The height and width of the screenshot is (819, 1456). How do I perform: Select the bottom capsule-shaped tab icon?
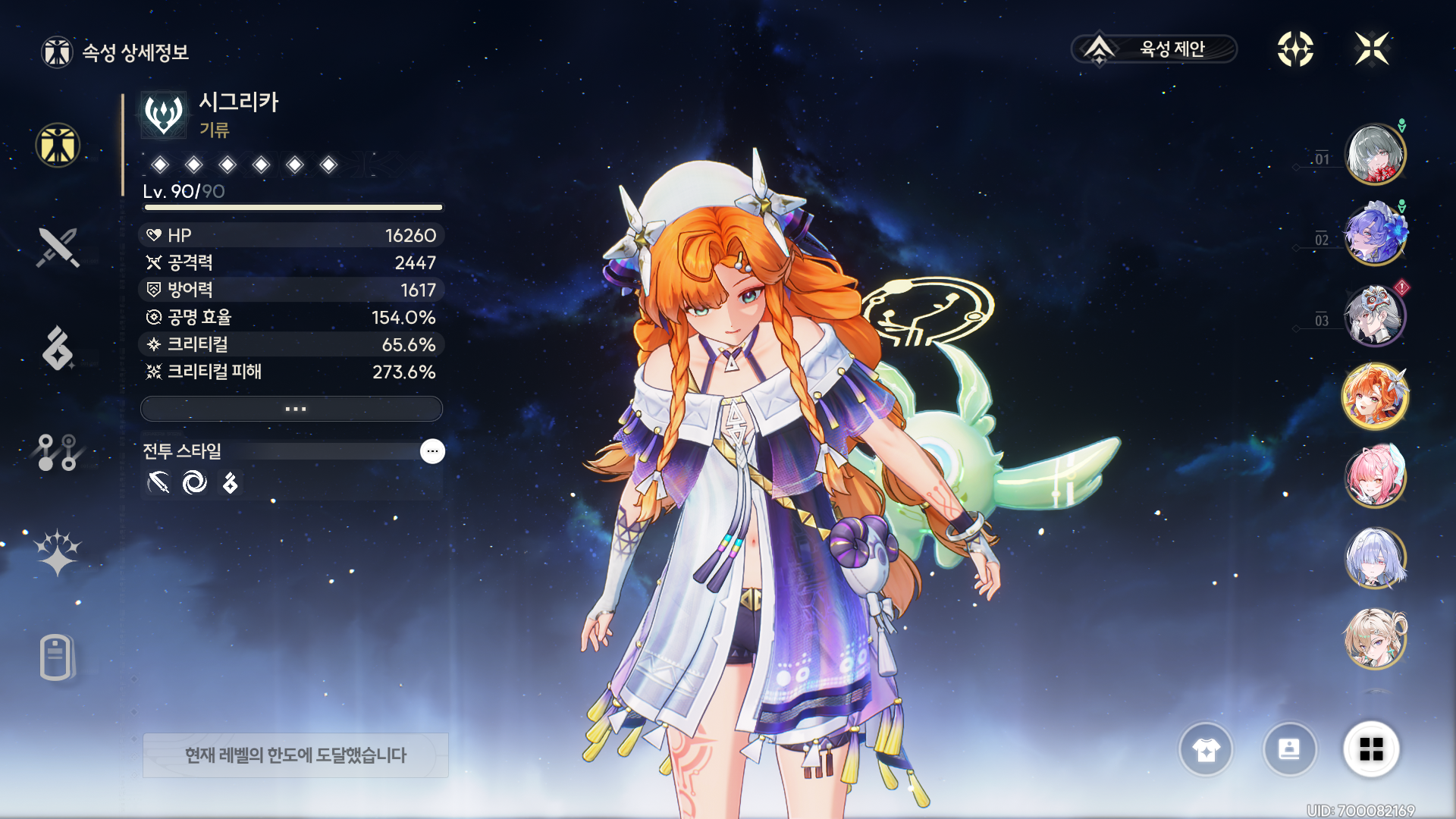58,657
